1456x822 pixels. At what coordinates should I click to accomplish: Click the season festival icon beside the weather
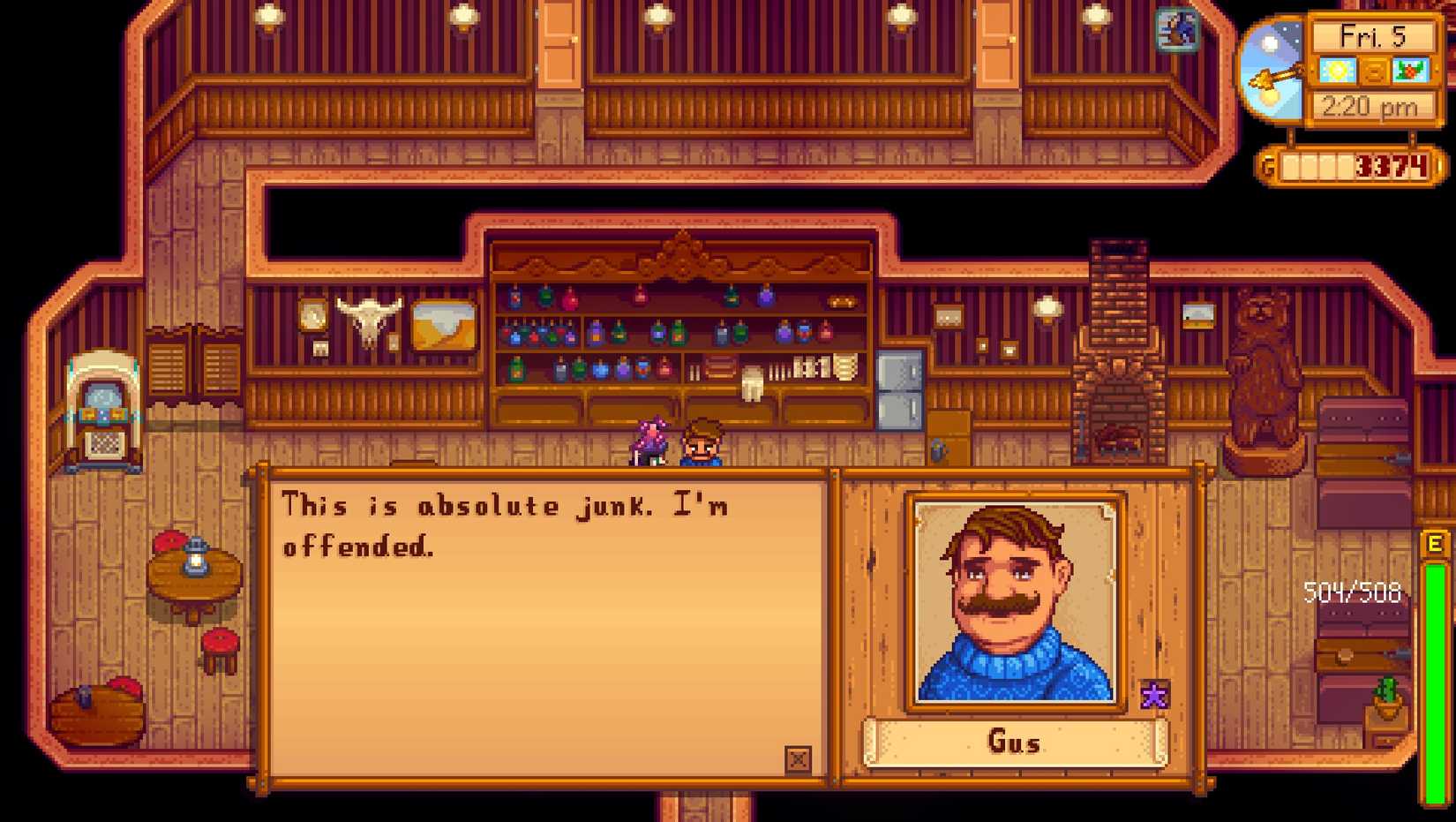1410,71
